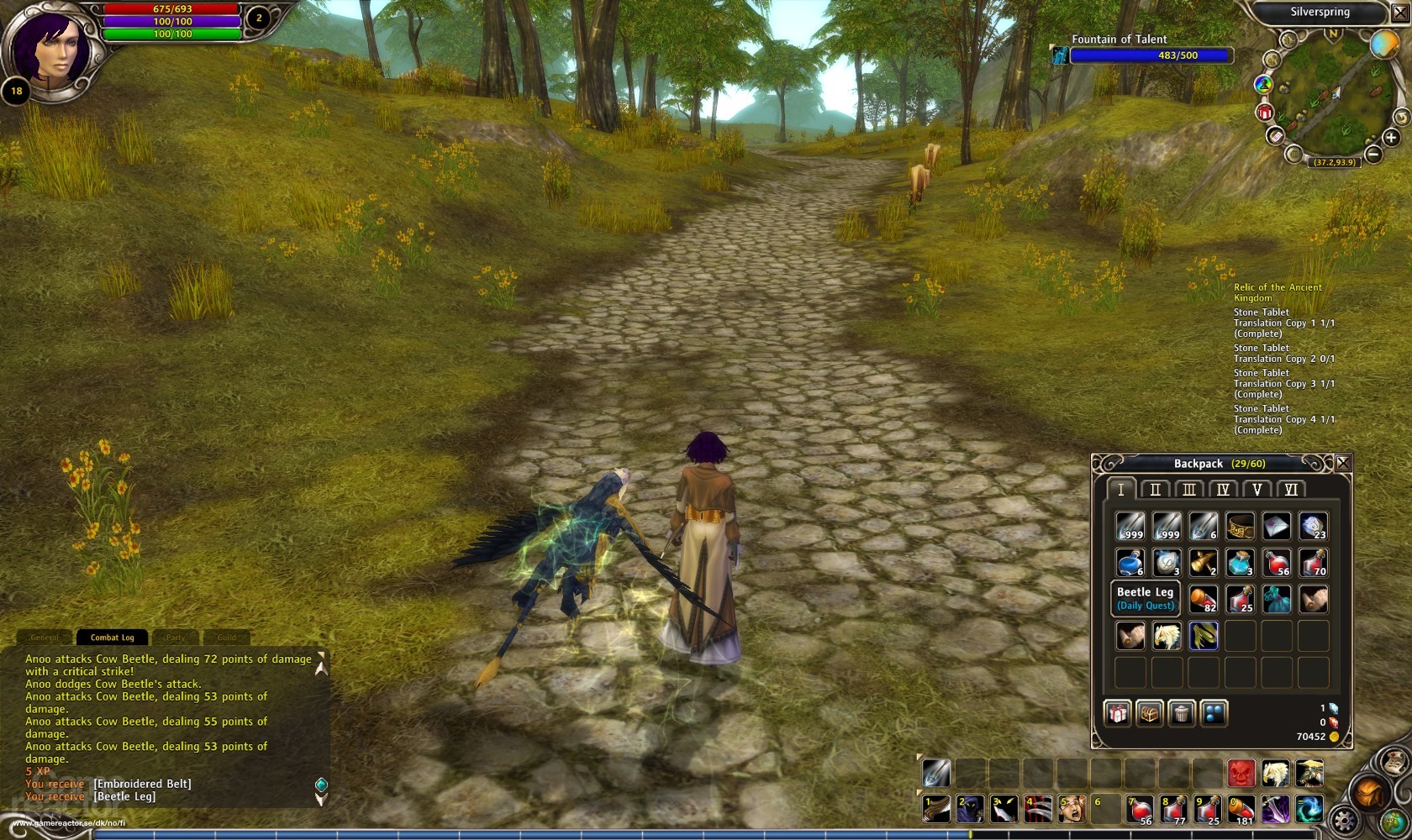Zoom in the minimap with plus button
This screenshot has height=840, width=1412.
1391,138
